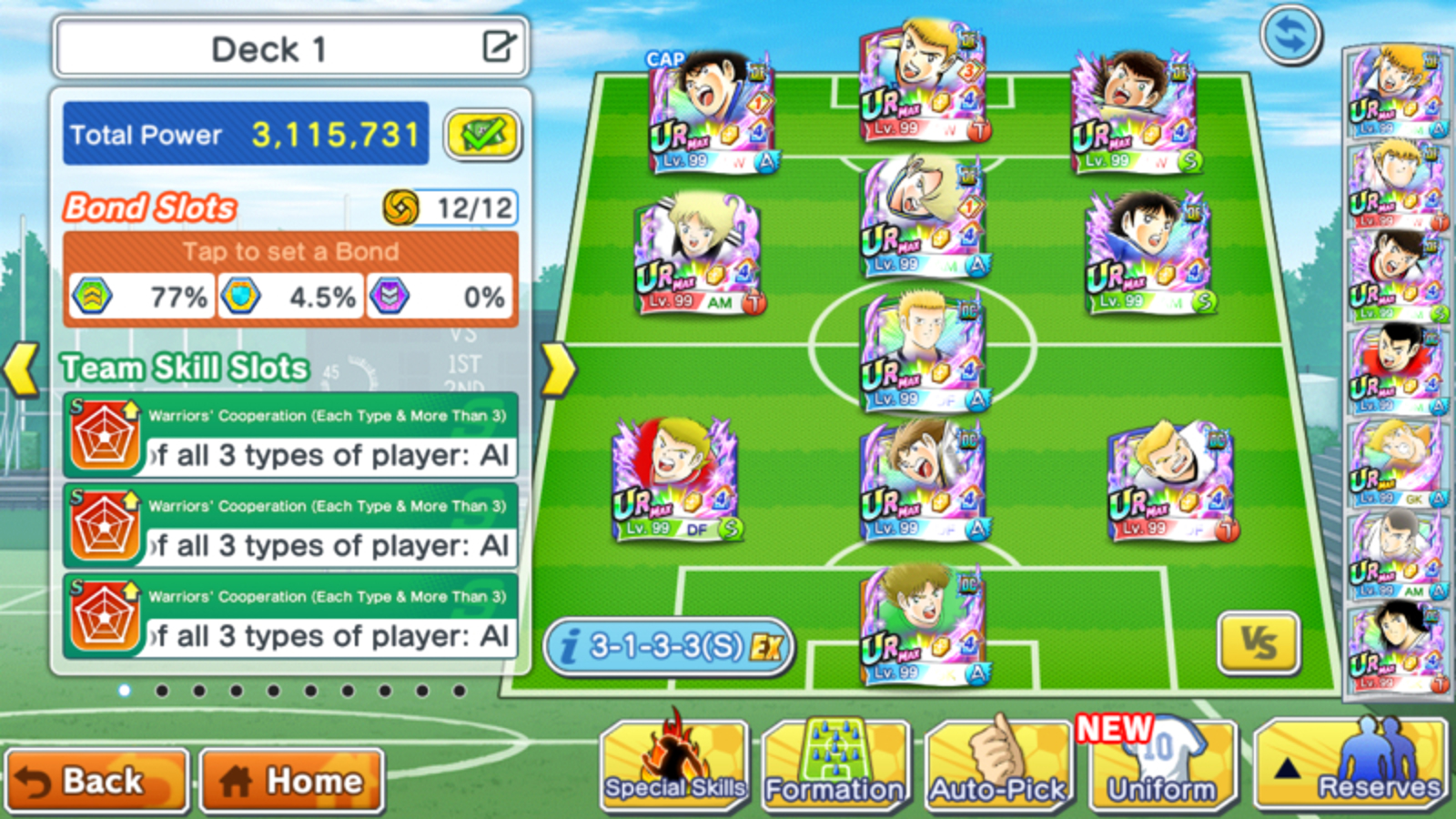Switch to the previous deck with left arrow
This screenshot has height=819, width=1456.
(x=21, y=369)
